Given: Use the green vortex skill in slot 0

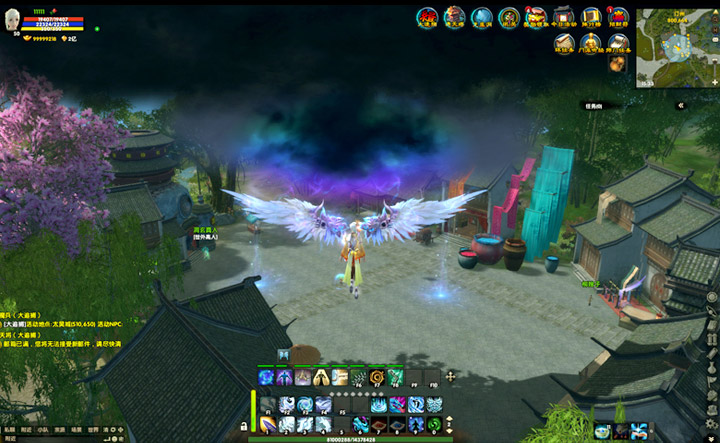Looking at the screenshot, I should (433, 424).
